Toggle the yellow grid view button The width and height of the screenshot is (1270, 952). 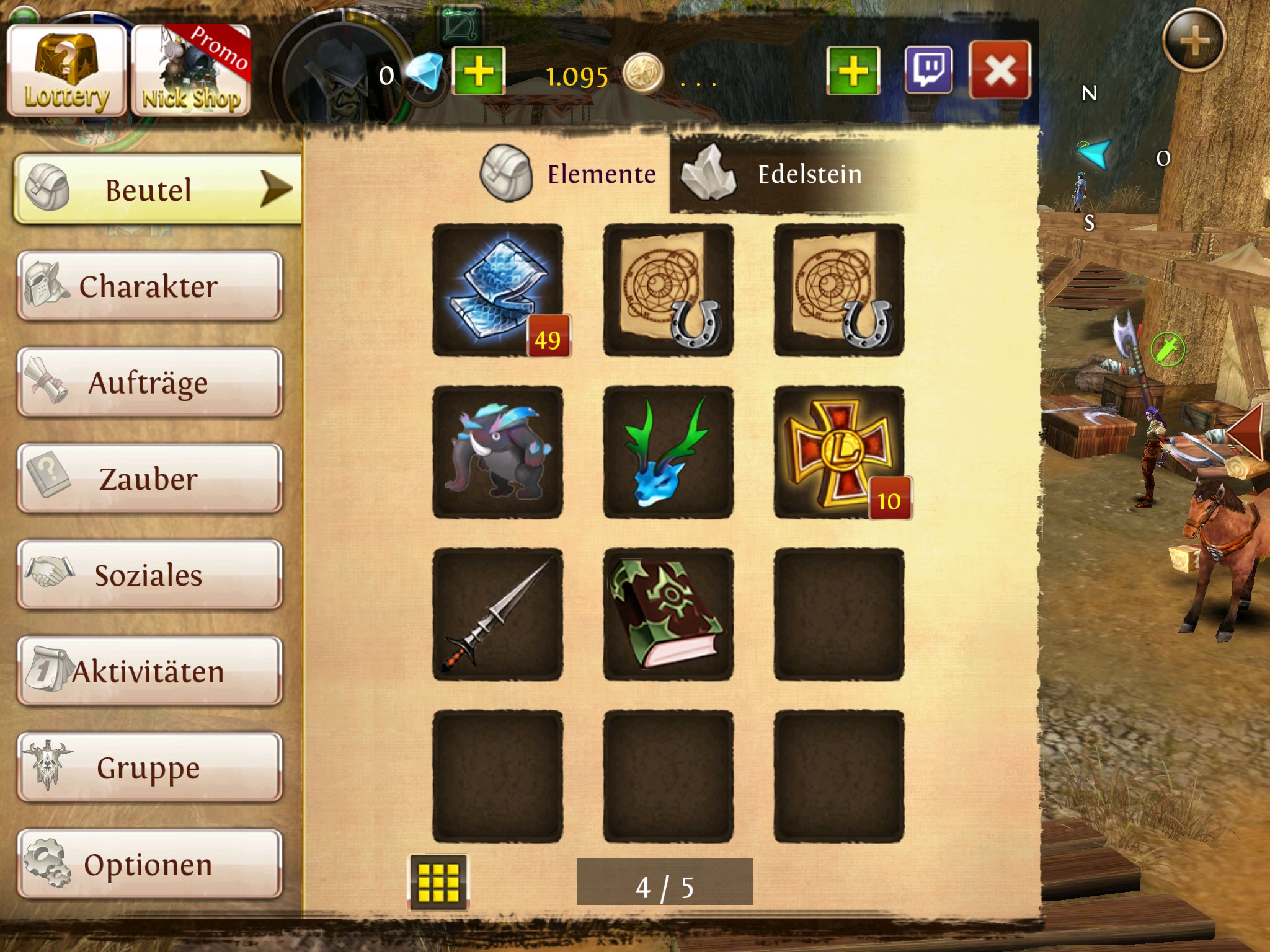[438, 882]
